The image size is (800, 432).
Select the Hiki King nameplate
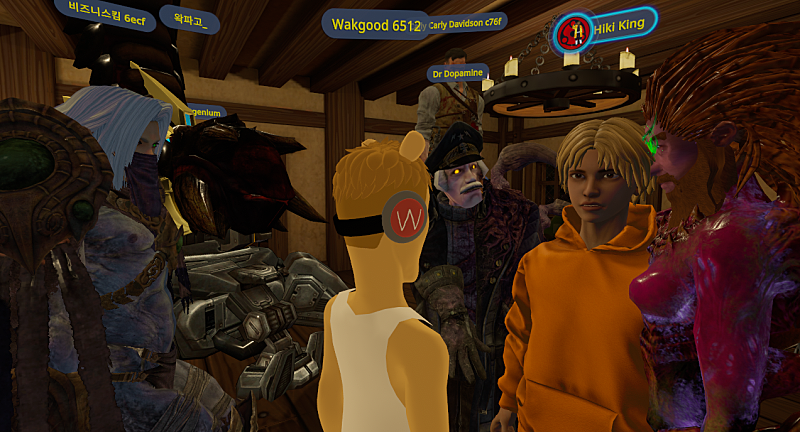tap(622, 27)
